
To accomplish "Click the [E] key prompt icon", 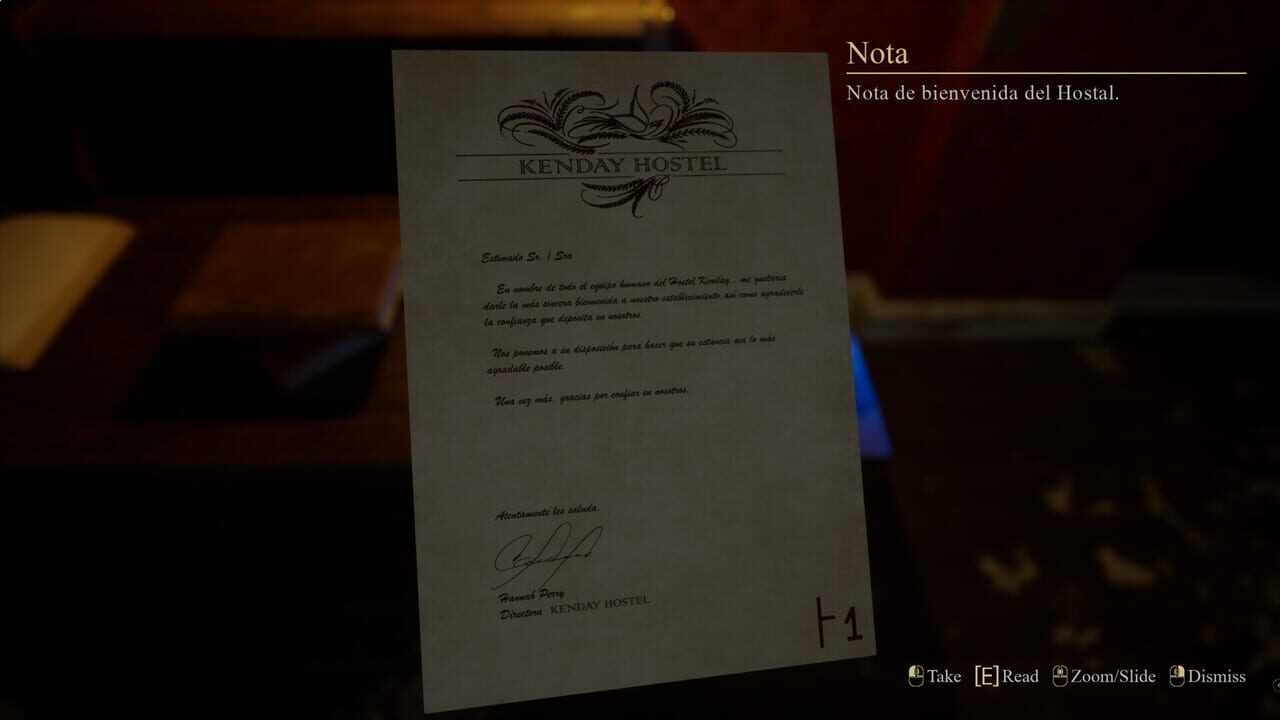I will coord(985,676).
